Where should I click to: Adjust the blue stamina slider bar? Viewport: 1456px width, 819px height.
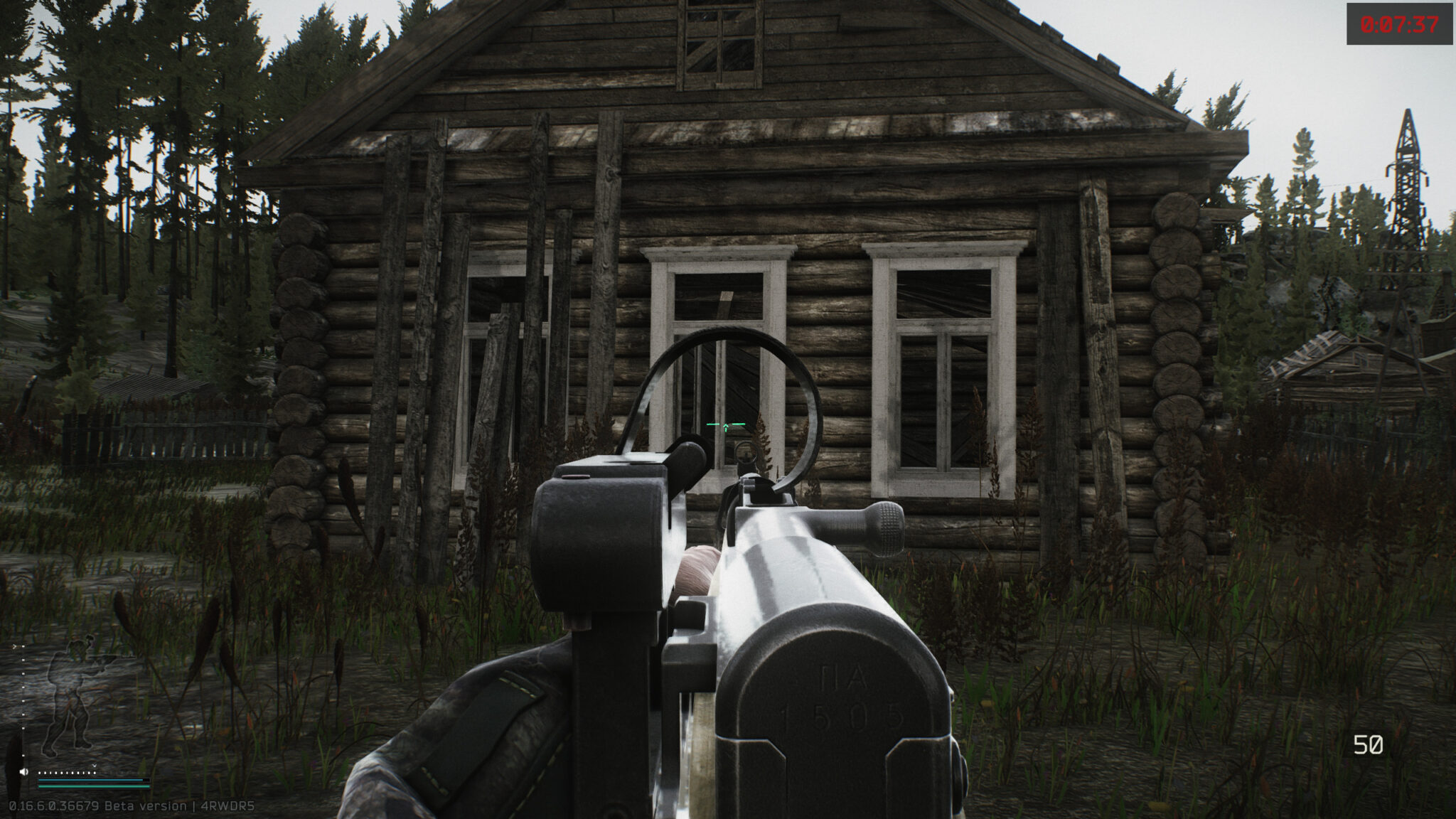coord(91,780)
